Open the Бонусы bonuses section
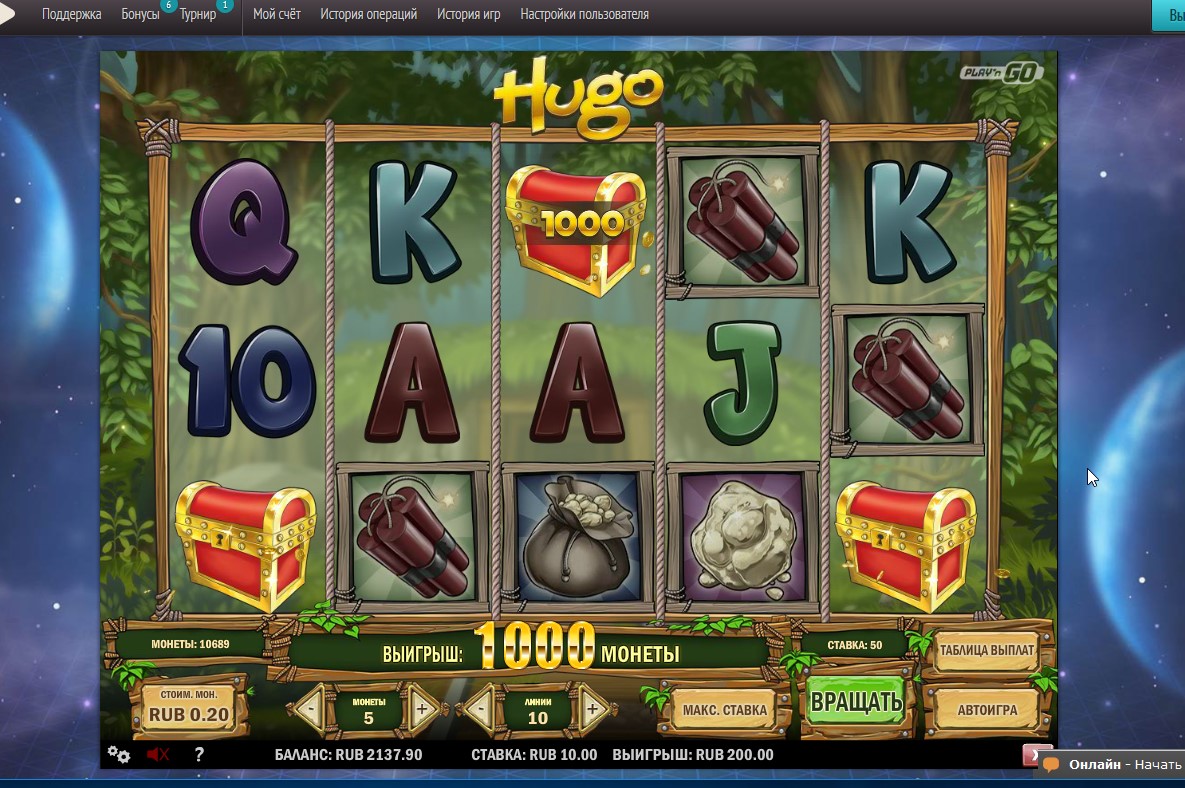 coord(140,15)
